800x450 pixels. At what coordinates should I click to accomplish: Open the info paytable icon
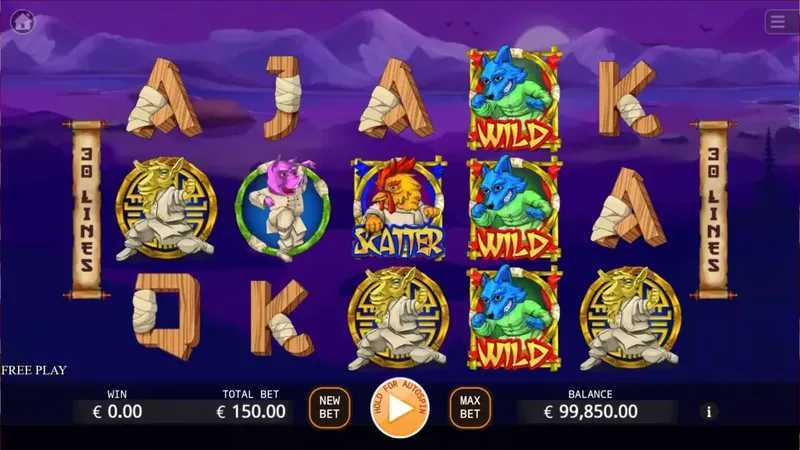tap(710, 411)
